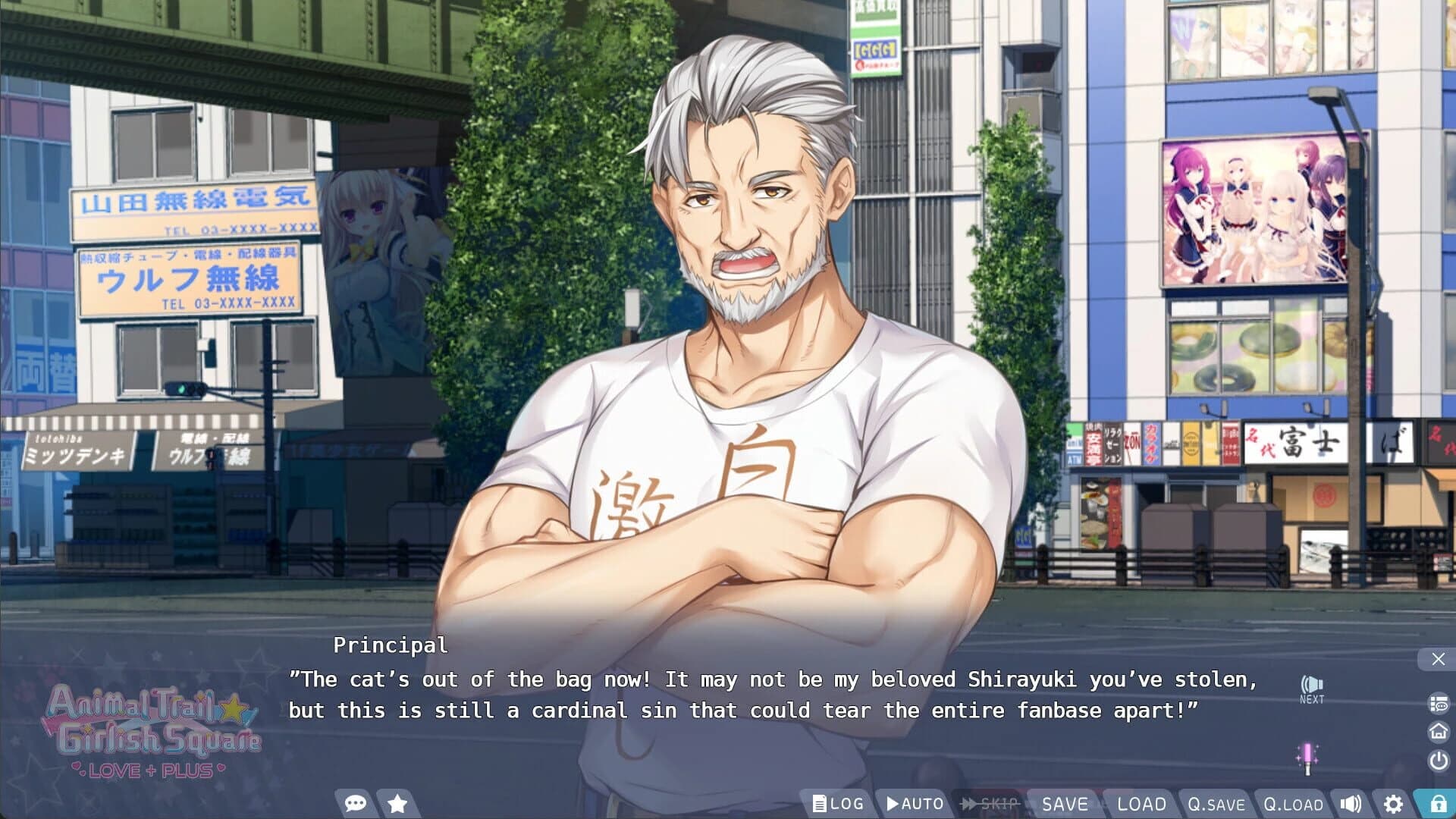
Task: Toggle the UI lock with the padlock icon
Action: pos(1440,803)
